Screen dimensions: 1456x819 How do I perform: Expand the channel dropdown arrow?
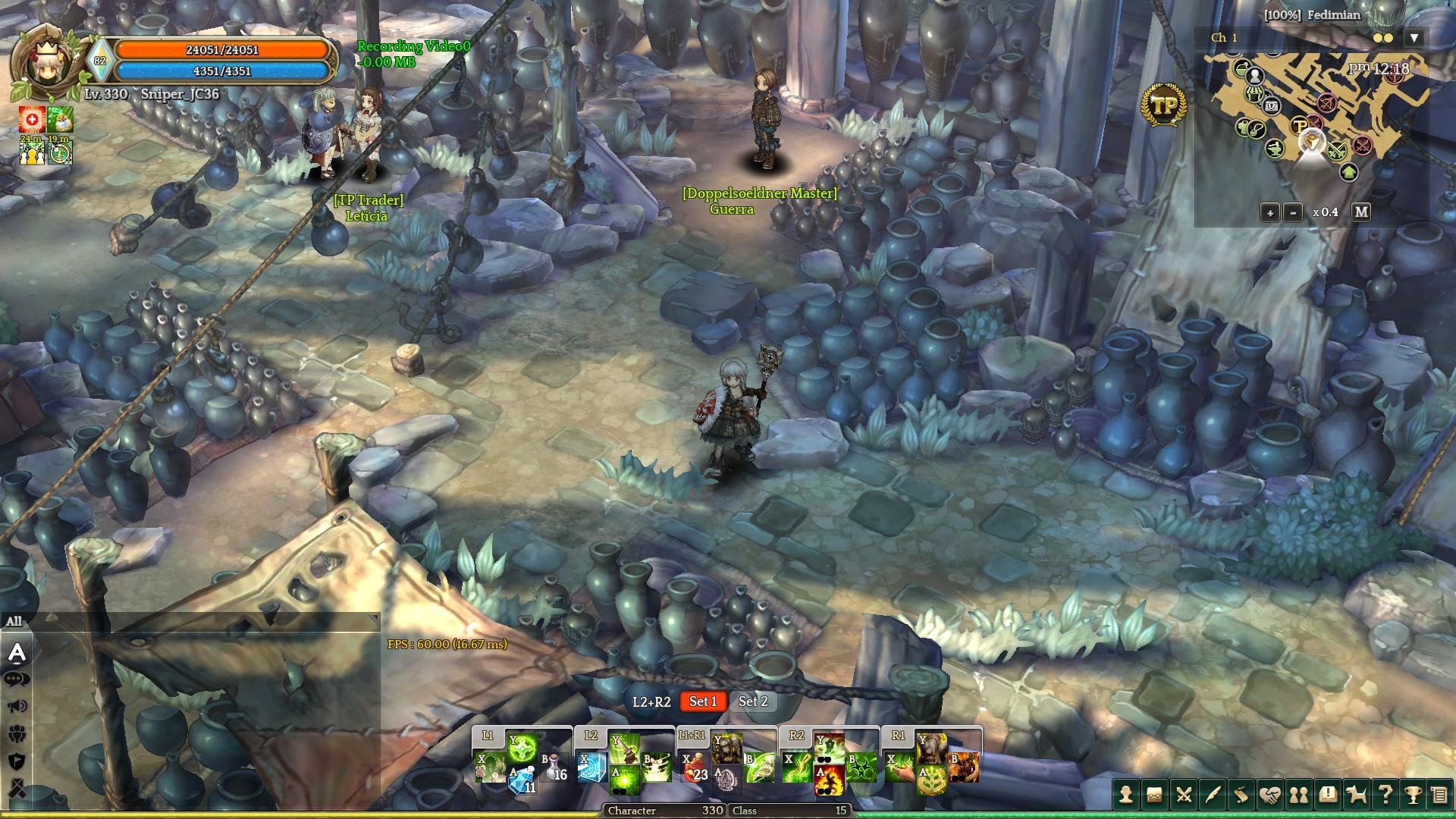pos(1414,38)
